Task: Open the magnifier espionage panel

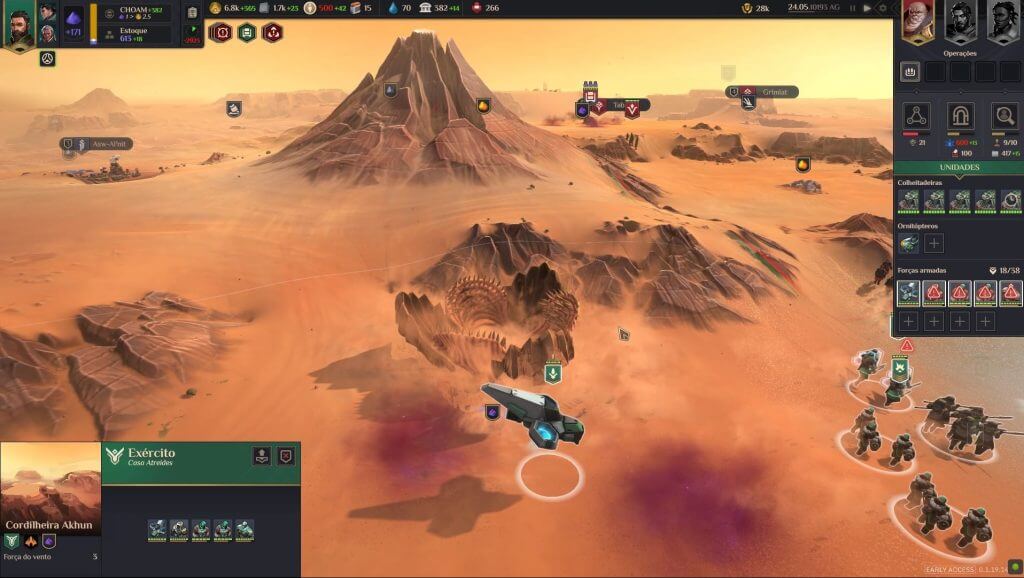Action: pos(1004,116)
